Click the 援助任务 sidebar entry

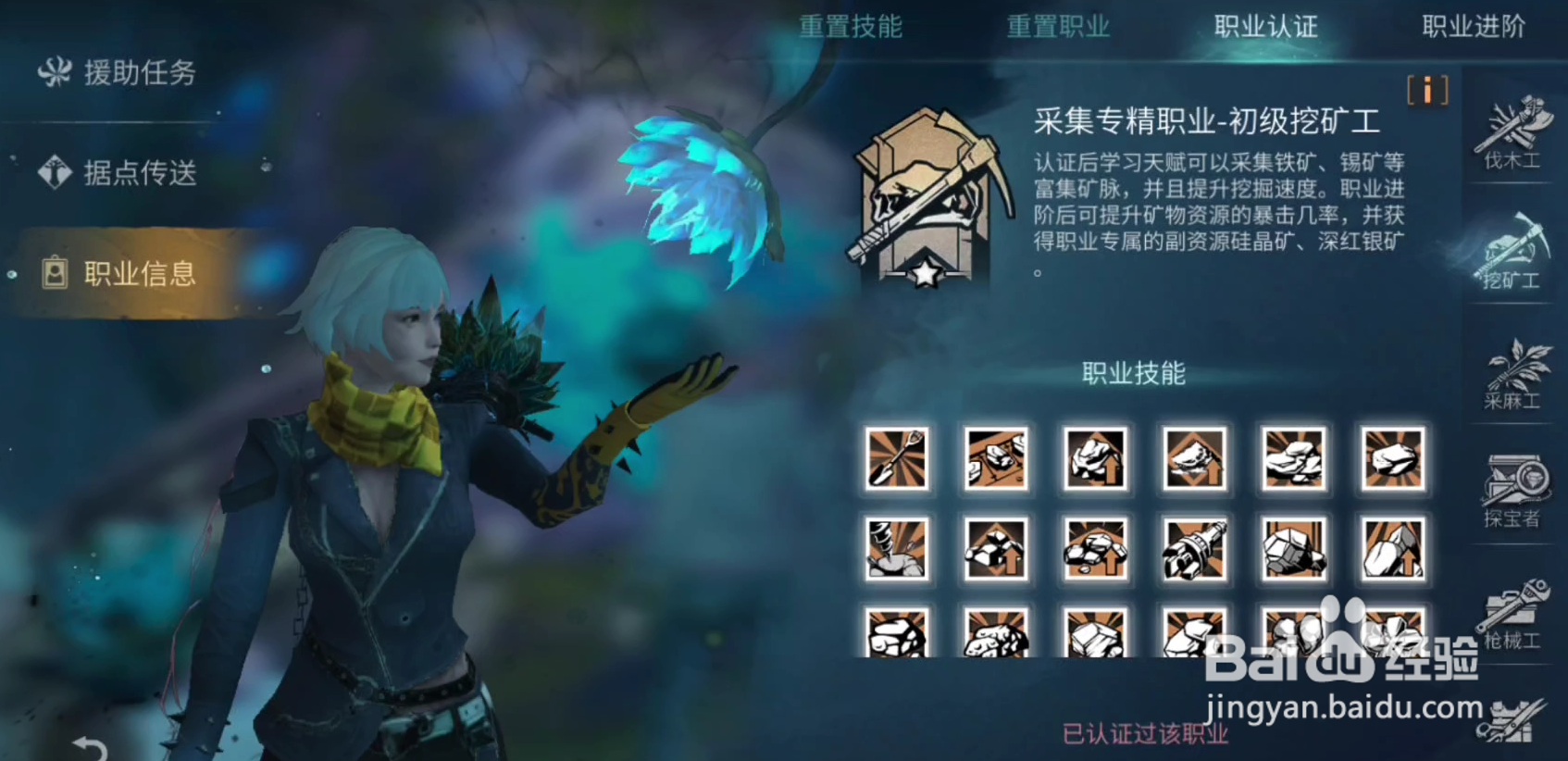click(118, 72)
